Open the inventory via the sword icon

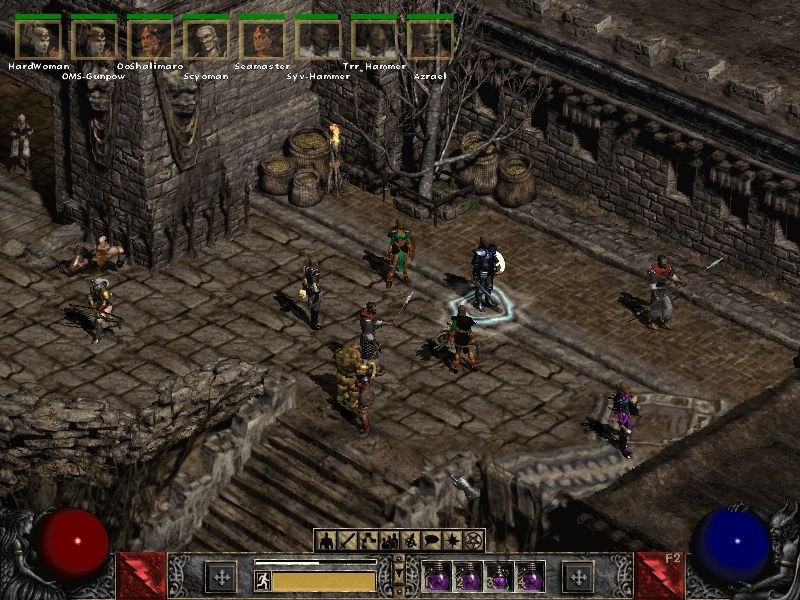click(x=346, y=541)
